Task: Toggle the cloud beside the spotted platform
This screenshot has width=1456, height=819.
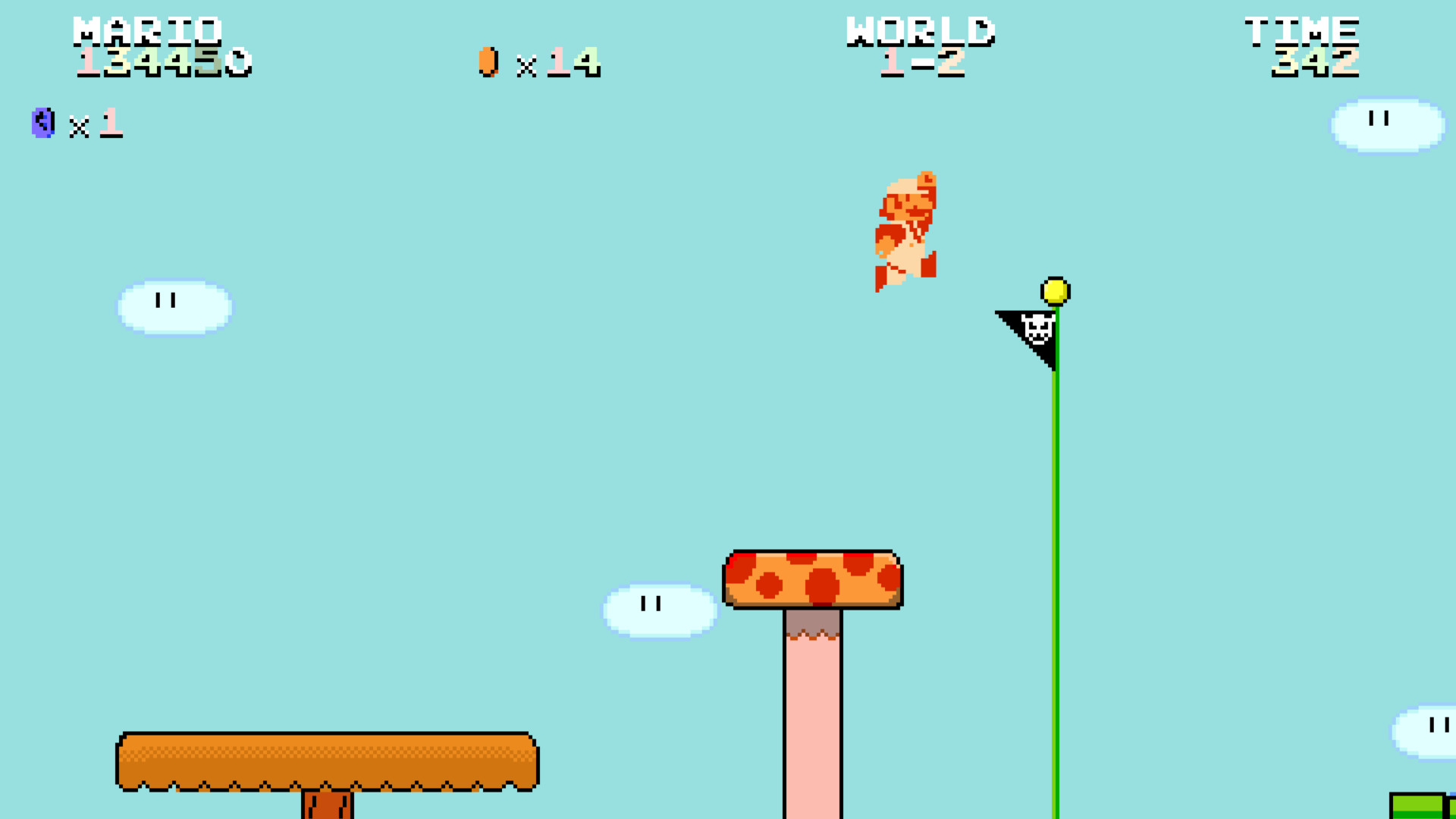Action: pyautogui.click(x=658, y=608)
